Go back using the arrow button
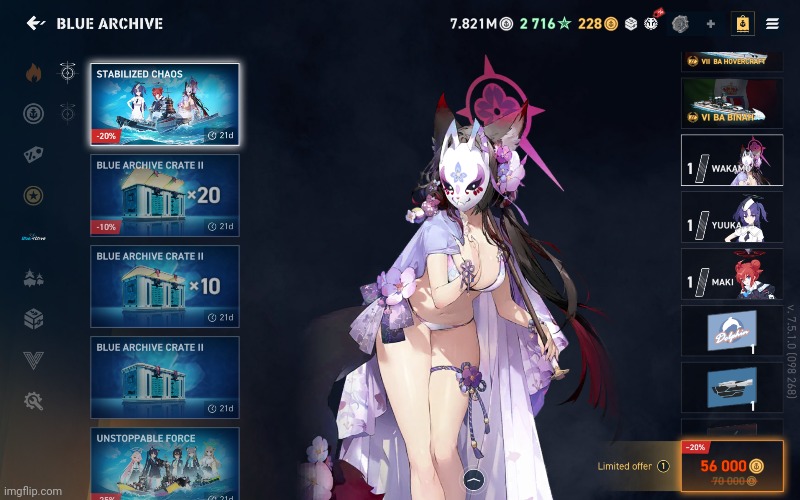This screenshot has width=800, height=500. click(36, 23)
